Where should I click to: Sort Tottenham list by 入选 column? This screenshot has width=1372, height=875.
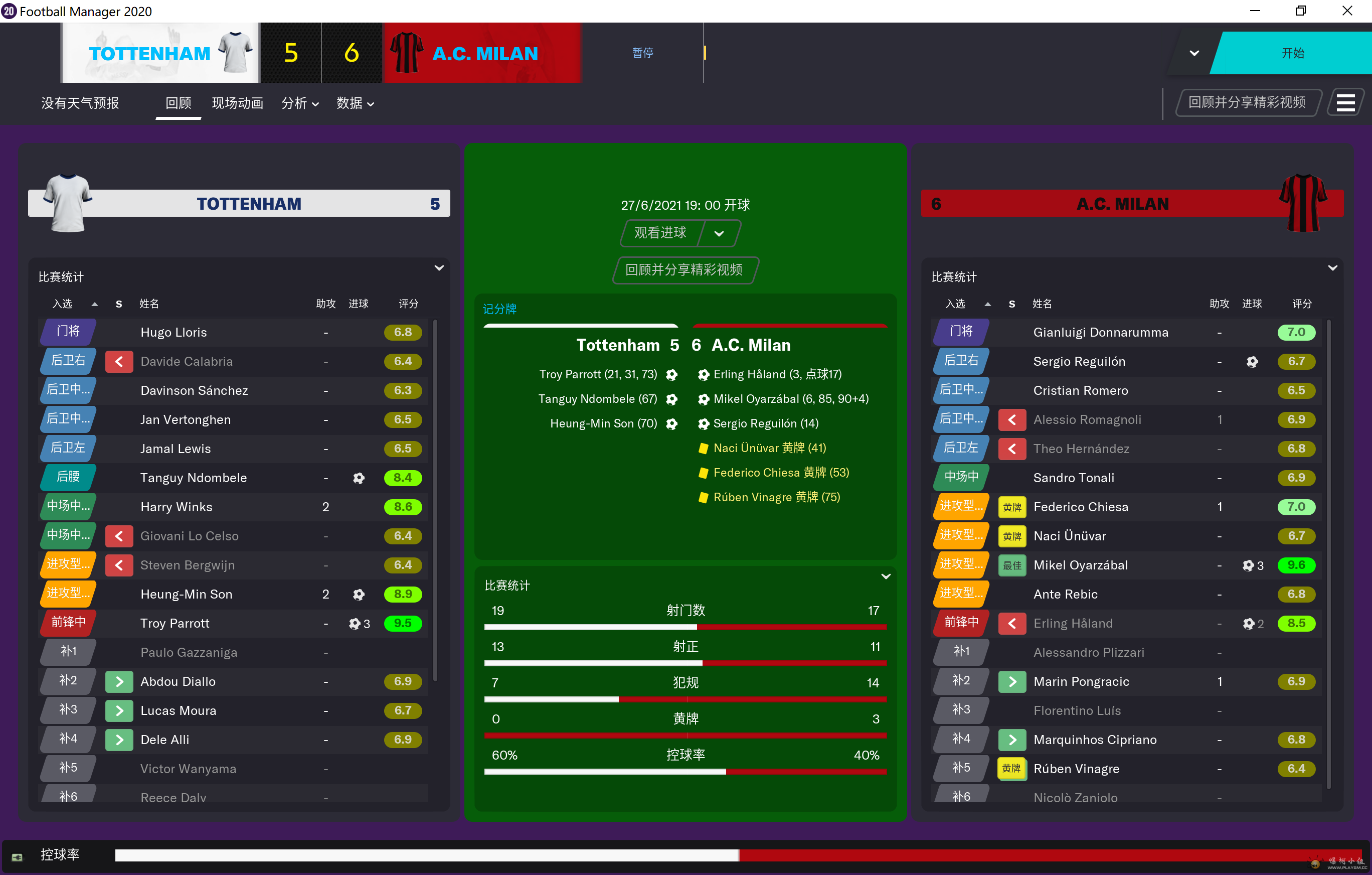(63, 304)
